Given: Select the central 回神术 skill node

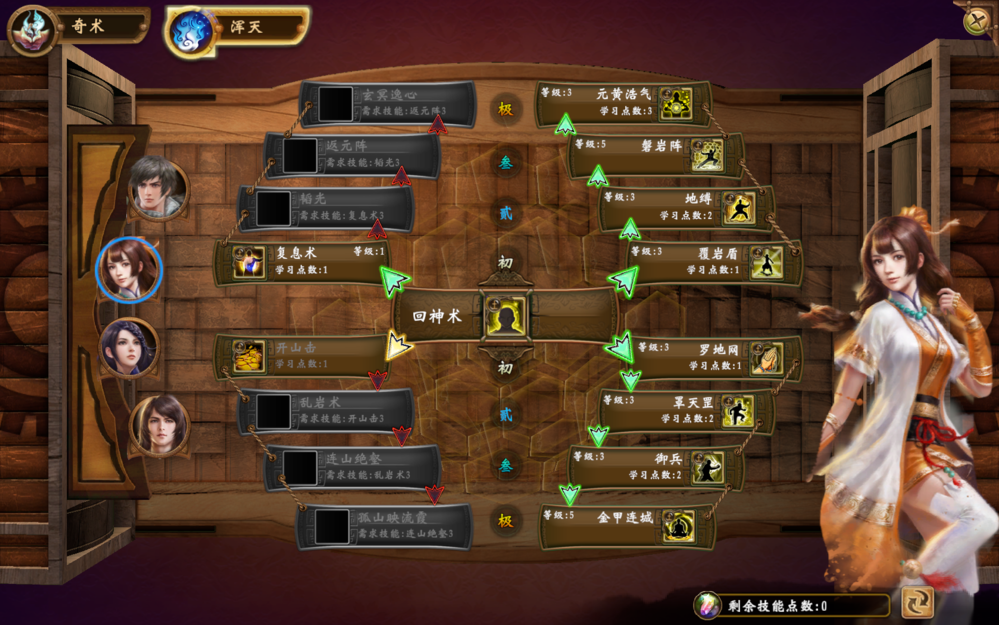Looking at the screenshot, I should 505,316.
